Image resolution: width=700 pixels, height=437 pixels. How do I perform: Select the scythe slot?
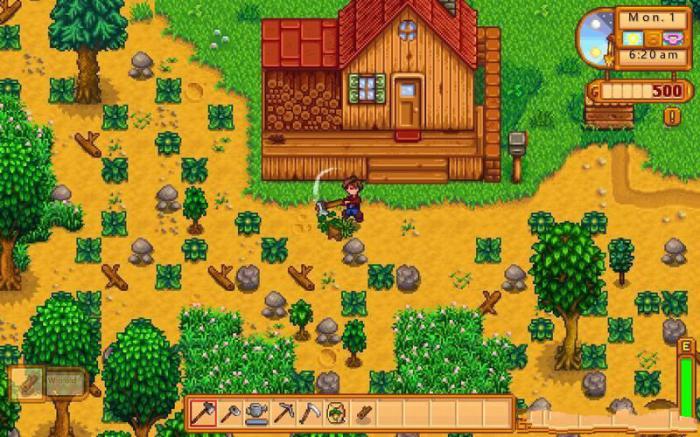click(x=310, y=412)
